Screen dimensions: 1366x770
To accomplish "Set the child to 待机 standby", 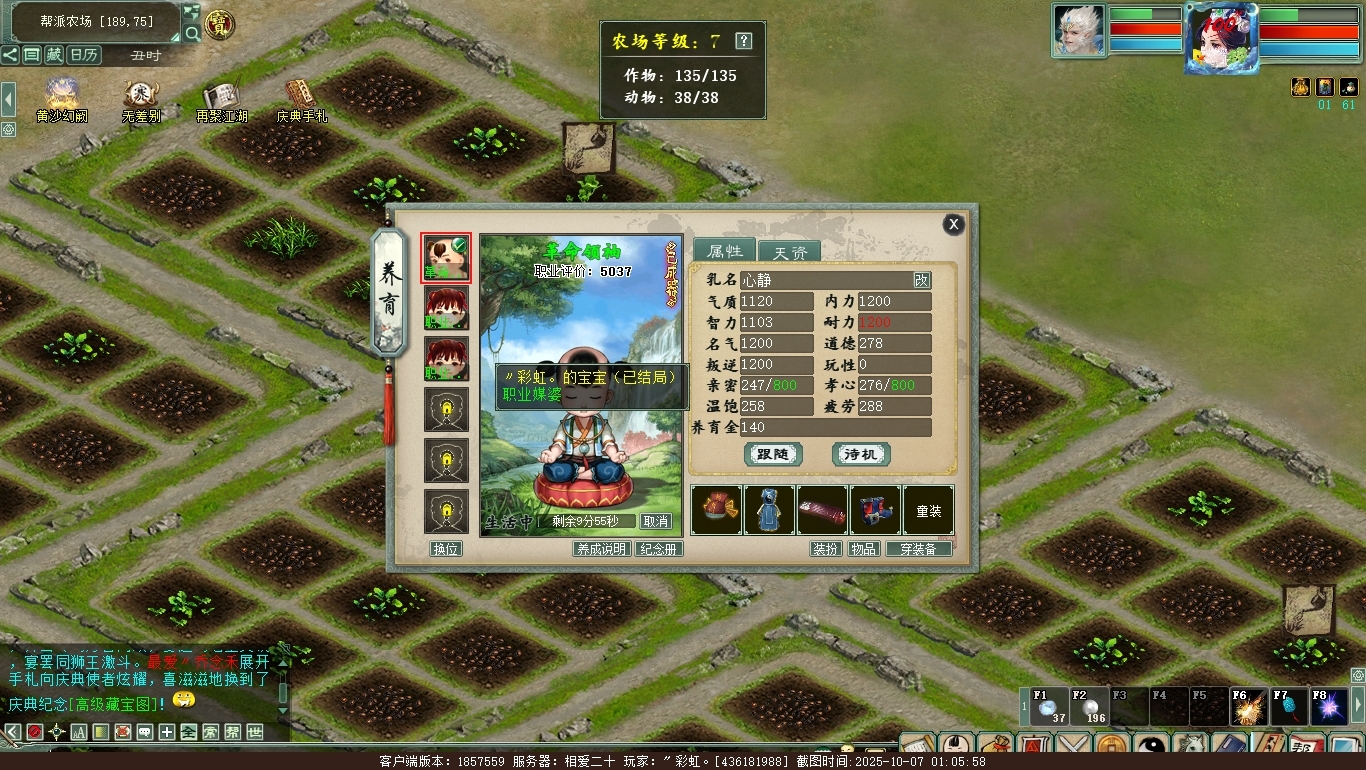I will (861, 454).
